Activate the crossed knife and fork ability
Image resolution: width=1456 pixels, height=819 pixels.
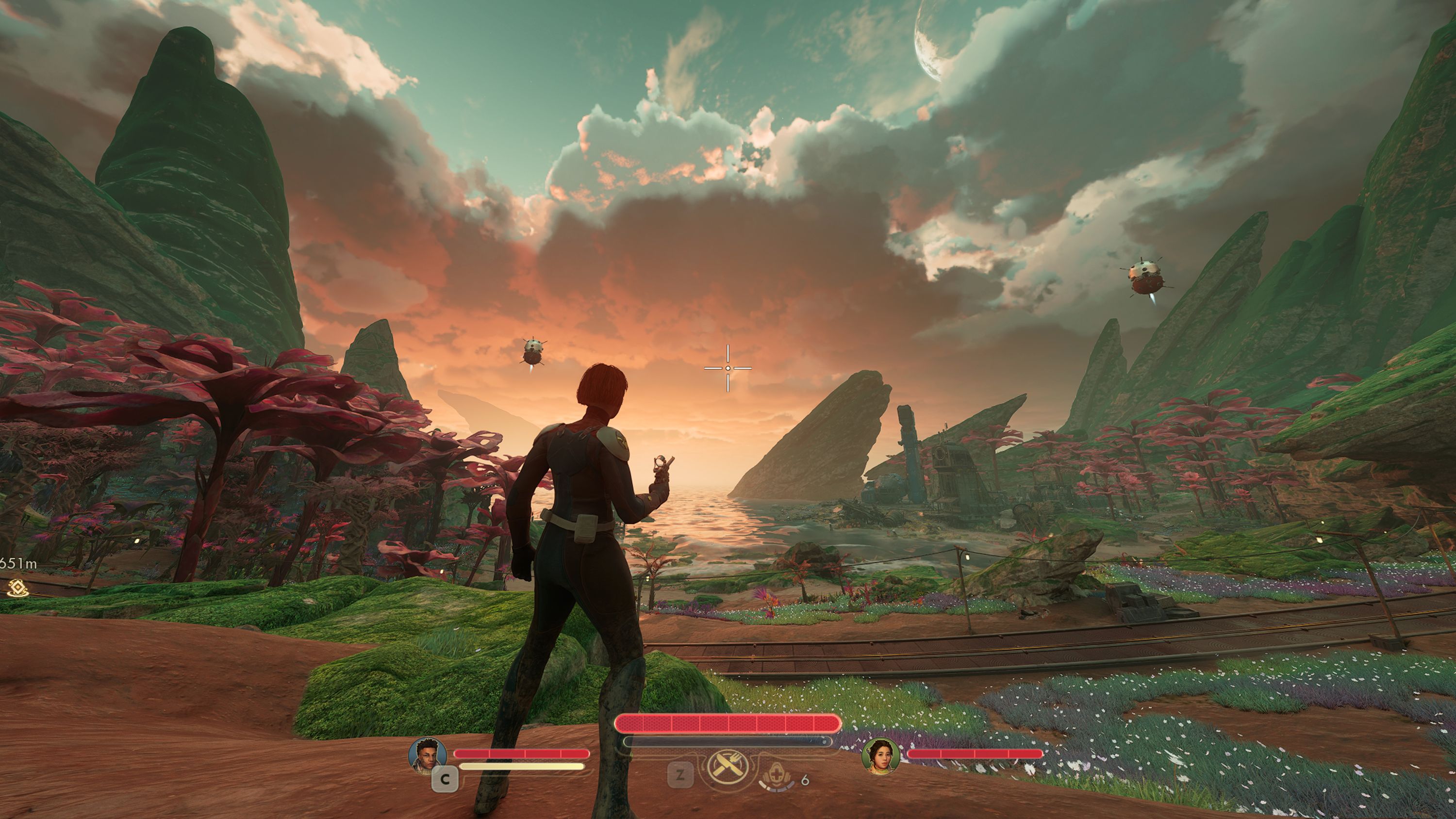[728, 767]
